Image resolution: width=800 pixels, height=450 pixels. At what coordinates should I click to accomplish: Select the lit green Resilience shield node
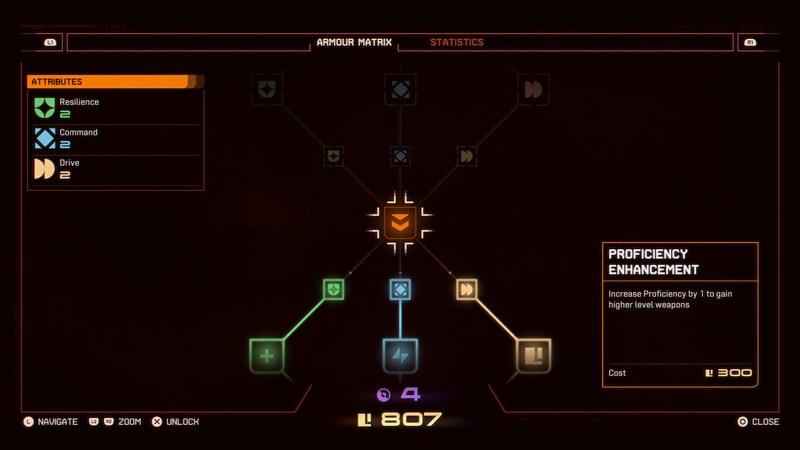pyautogui.click(x=334, y=290)
